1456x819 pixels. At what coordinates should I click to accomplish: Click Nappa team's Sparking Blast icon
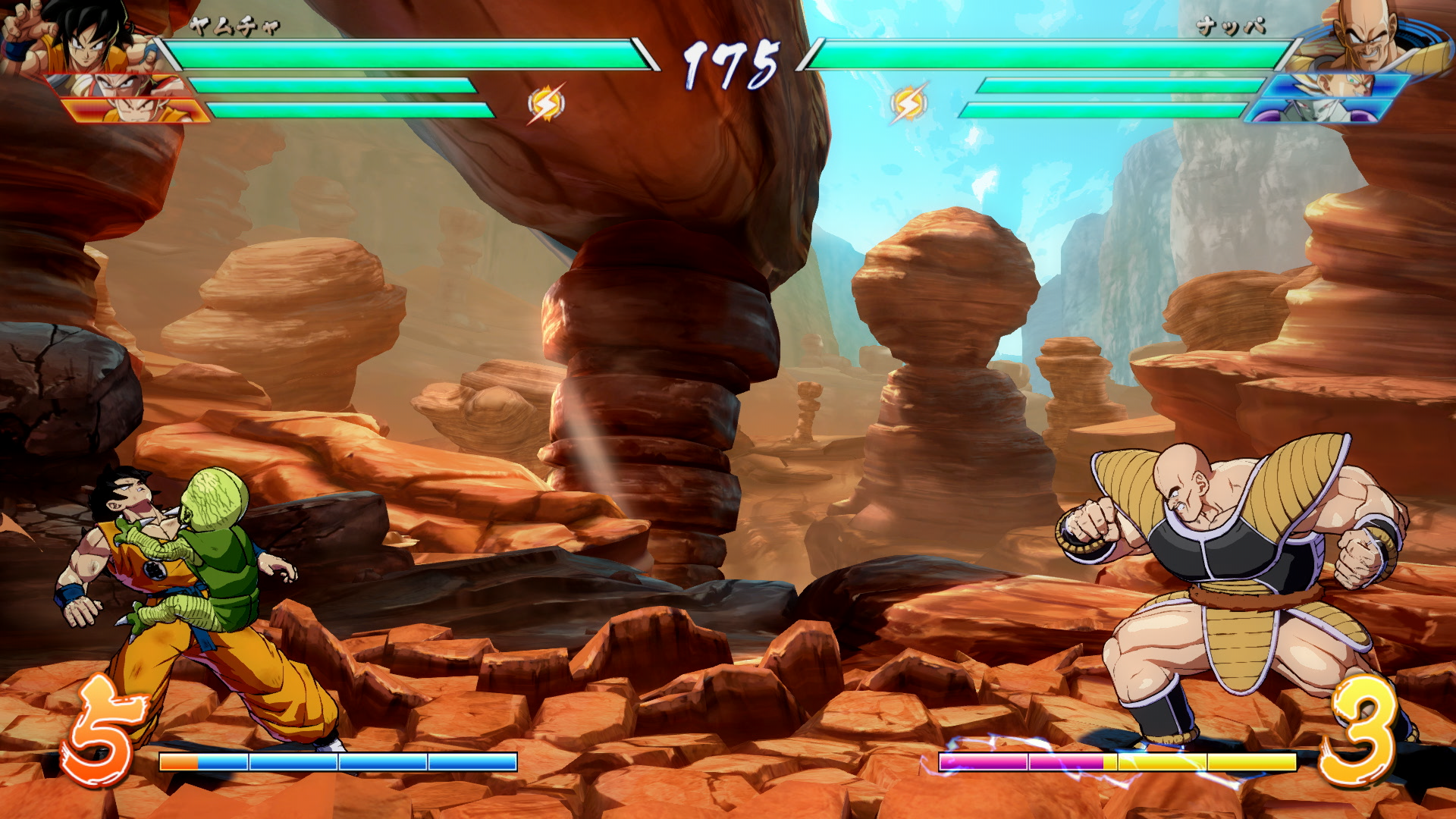coord(908,103)
